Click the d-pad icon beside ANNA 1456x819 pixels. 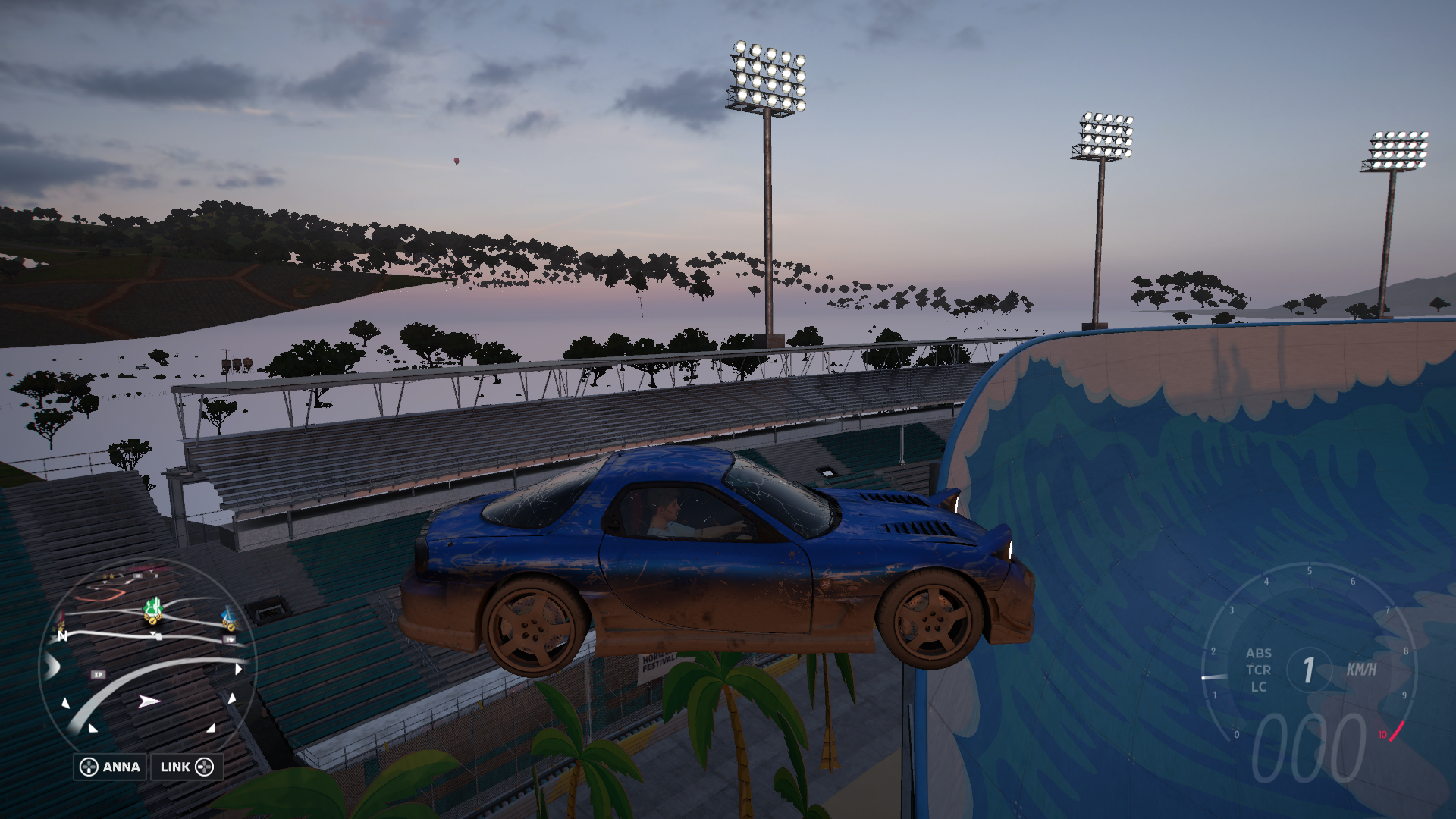(x=89, y=767)
